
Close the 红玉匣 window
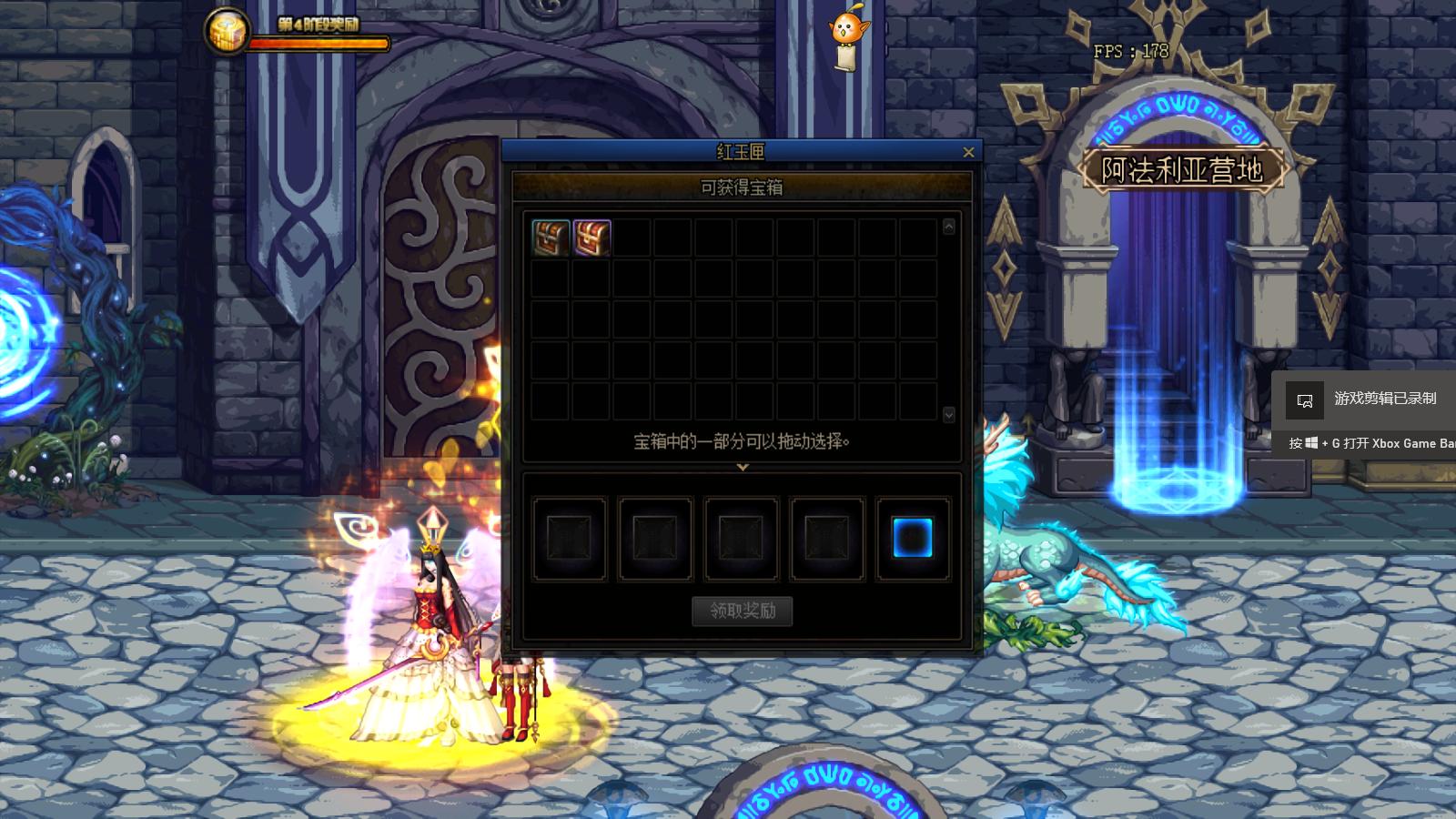968,152
